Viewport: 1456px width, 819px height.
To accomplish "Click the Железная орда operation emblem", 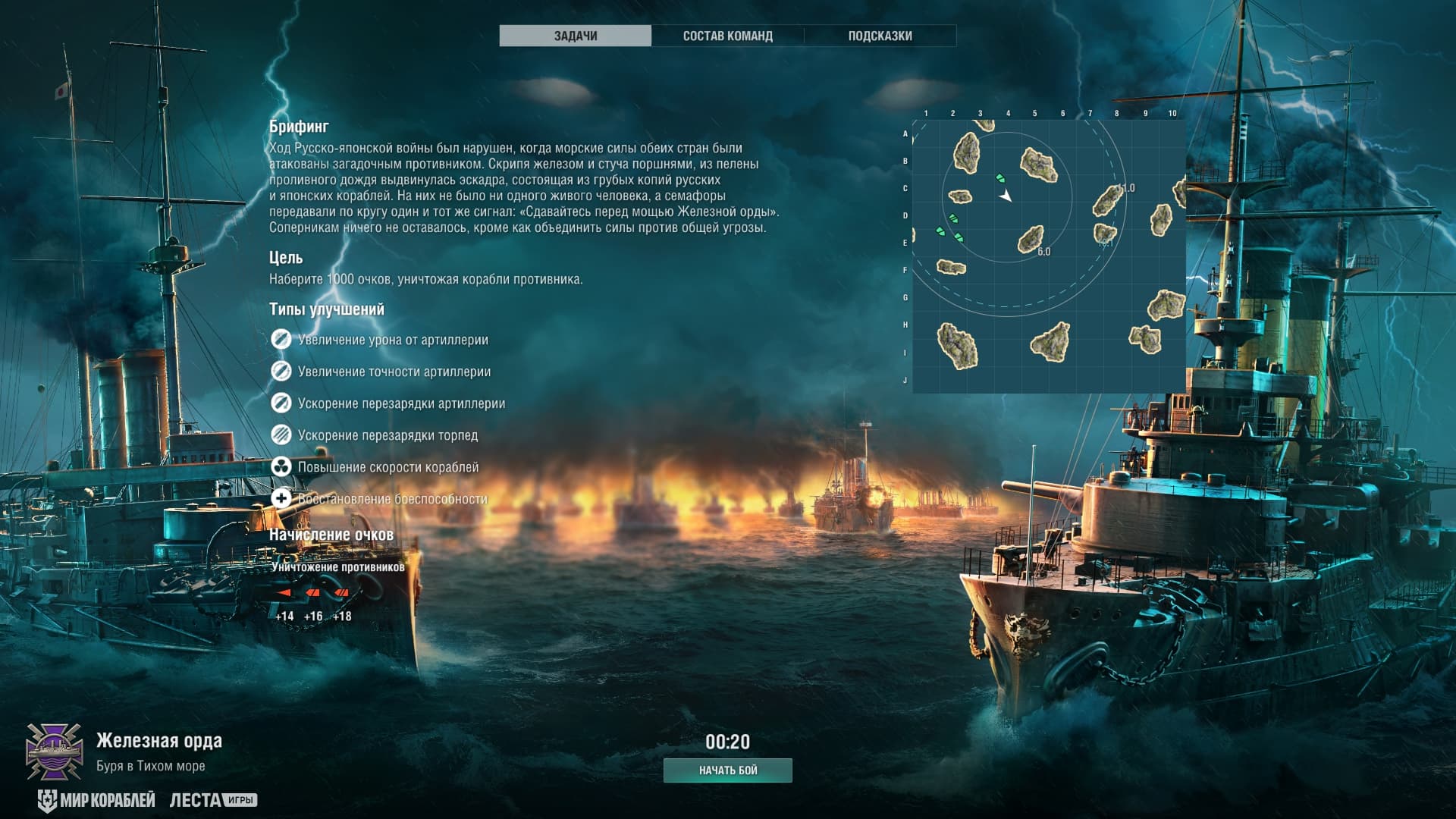I will tap(55, 751).
